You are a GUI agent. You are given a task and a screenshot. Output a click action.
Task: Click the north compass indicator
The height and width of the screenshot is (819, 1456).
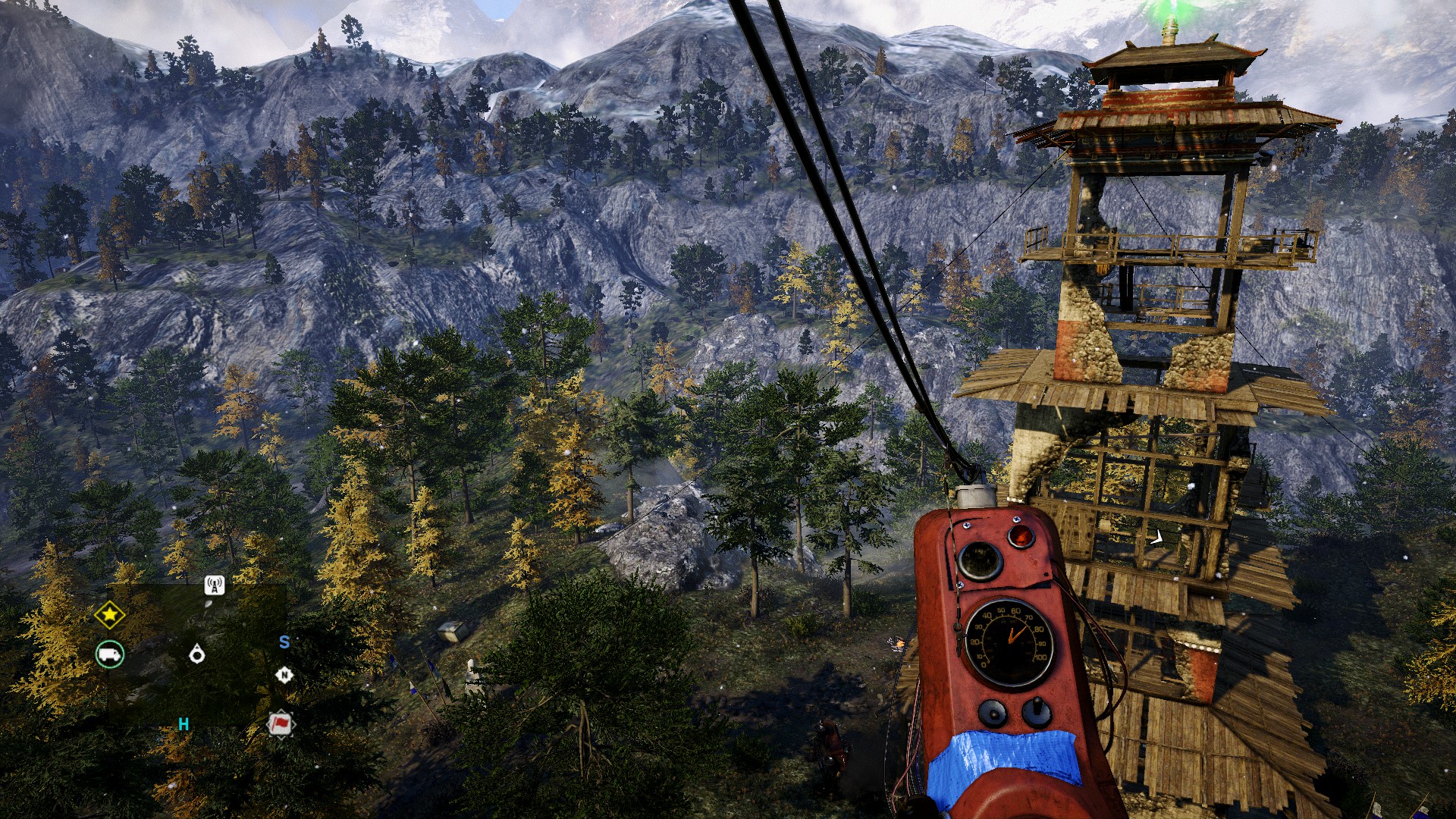click(x=284, y=675)
